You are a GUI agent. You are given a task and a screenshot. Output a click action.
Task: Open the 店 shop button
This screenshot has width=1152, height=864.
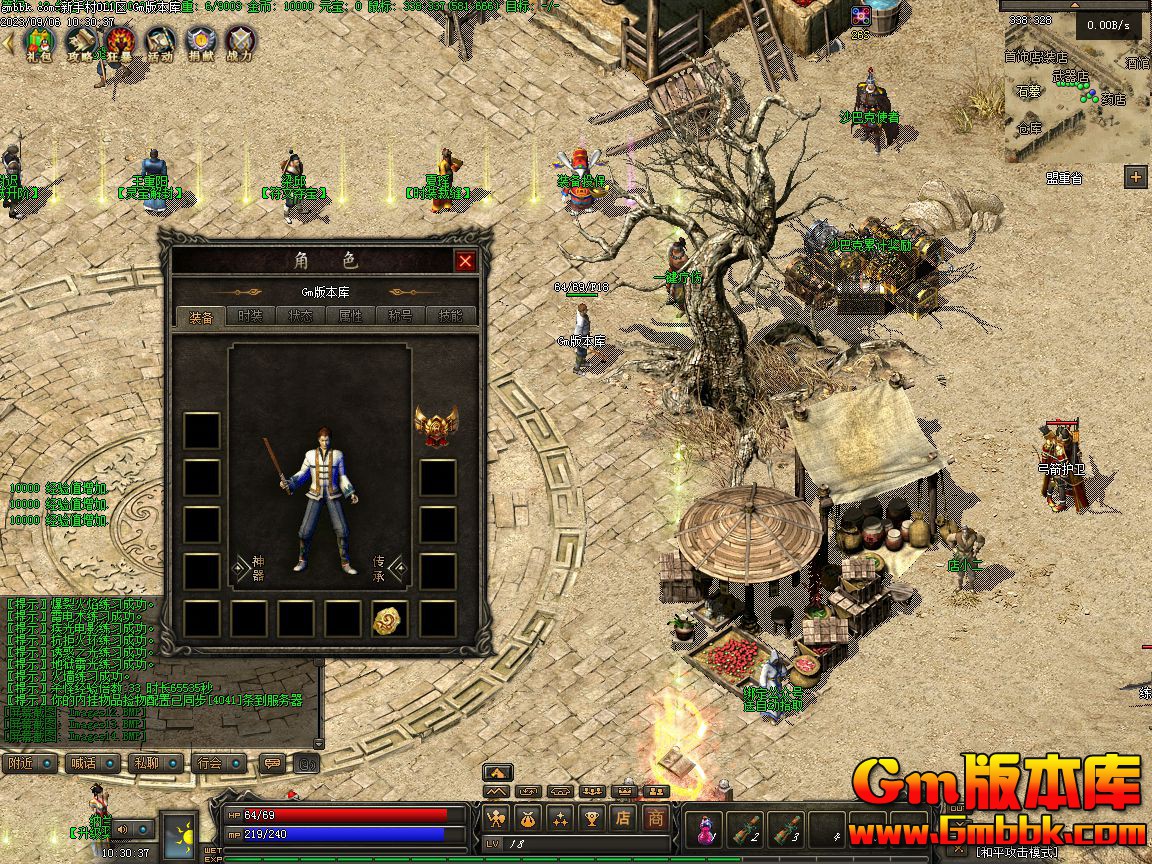pos(624,818)
